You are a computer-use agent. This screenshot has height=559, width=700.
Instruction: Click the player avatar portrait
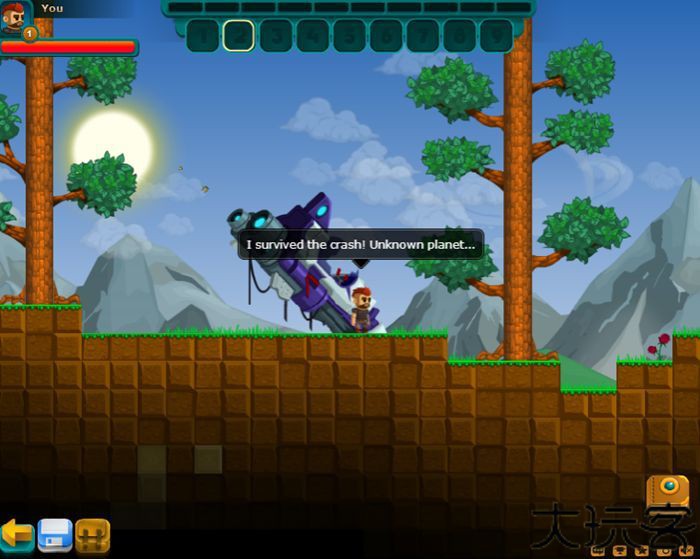coord(15,17)
